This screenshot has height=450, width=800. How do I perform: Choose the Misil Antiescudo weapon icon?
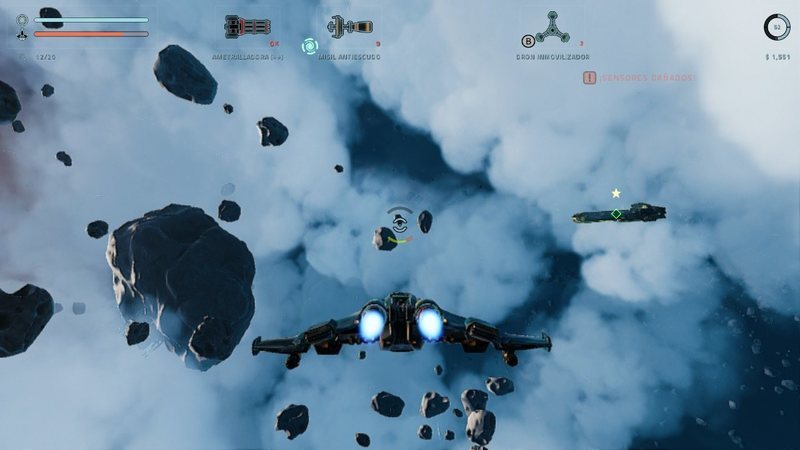pos(349,27)
